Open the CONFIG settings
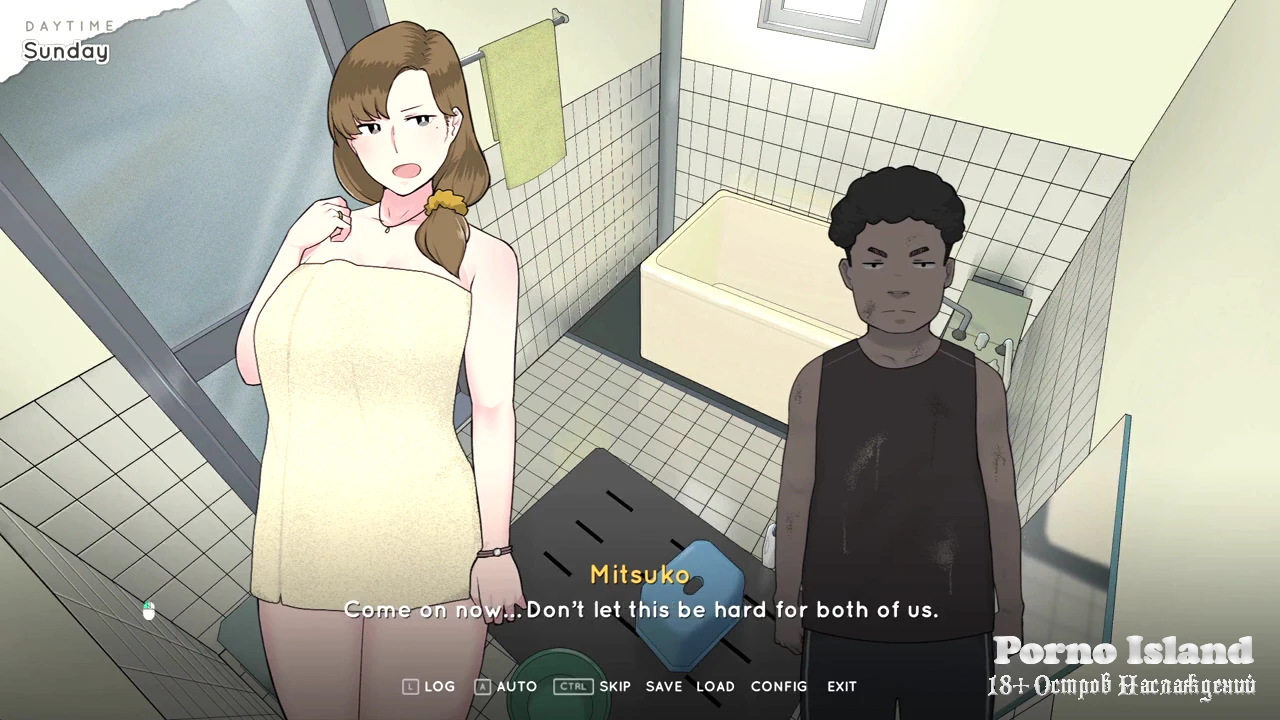 (779, 687)
